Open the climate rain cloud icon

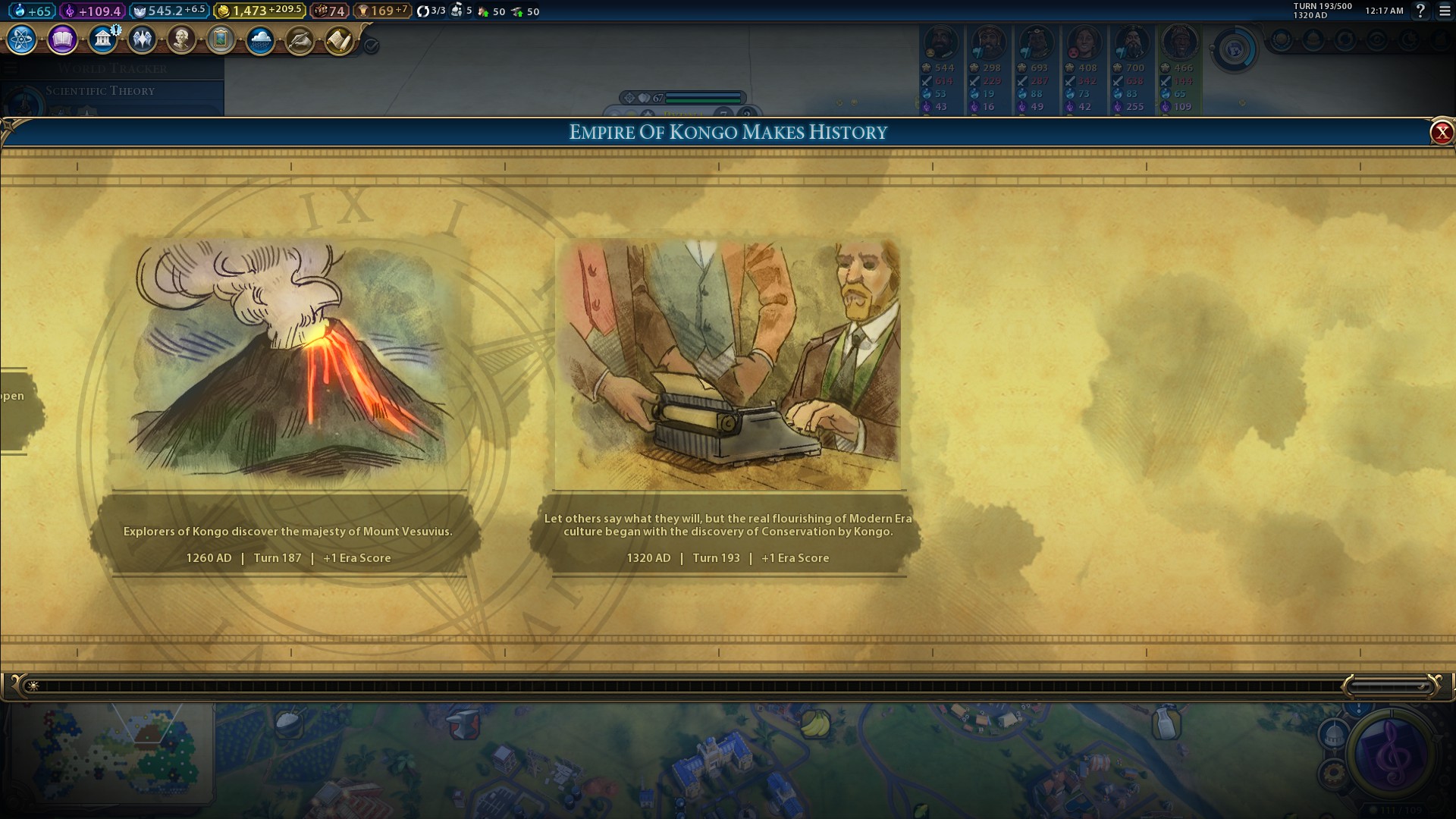point(260,39)
